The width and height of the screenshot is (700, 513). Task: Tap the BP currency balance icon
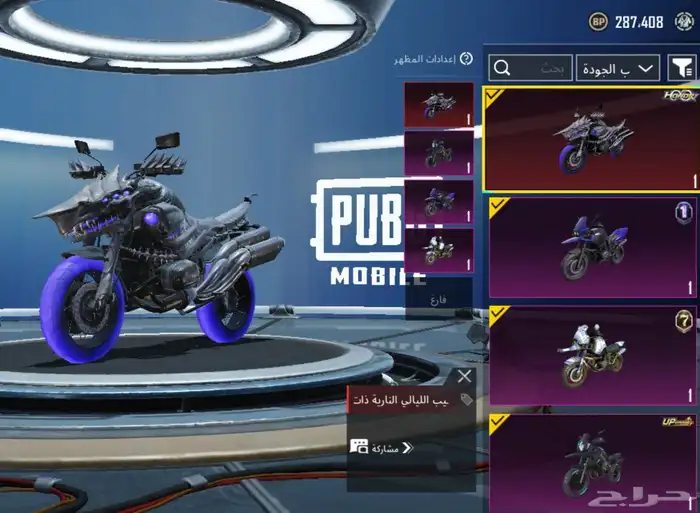[x=598, y=20]
